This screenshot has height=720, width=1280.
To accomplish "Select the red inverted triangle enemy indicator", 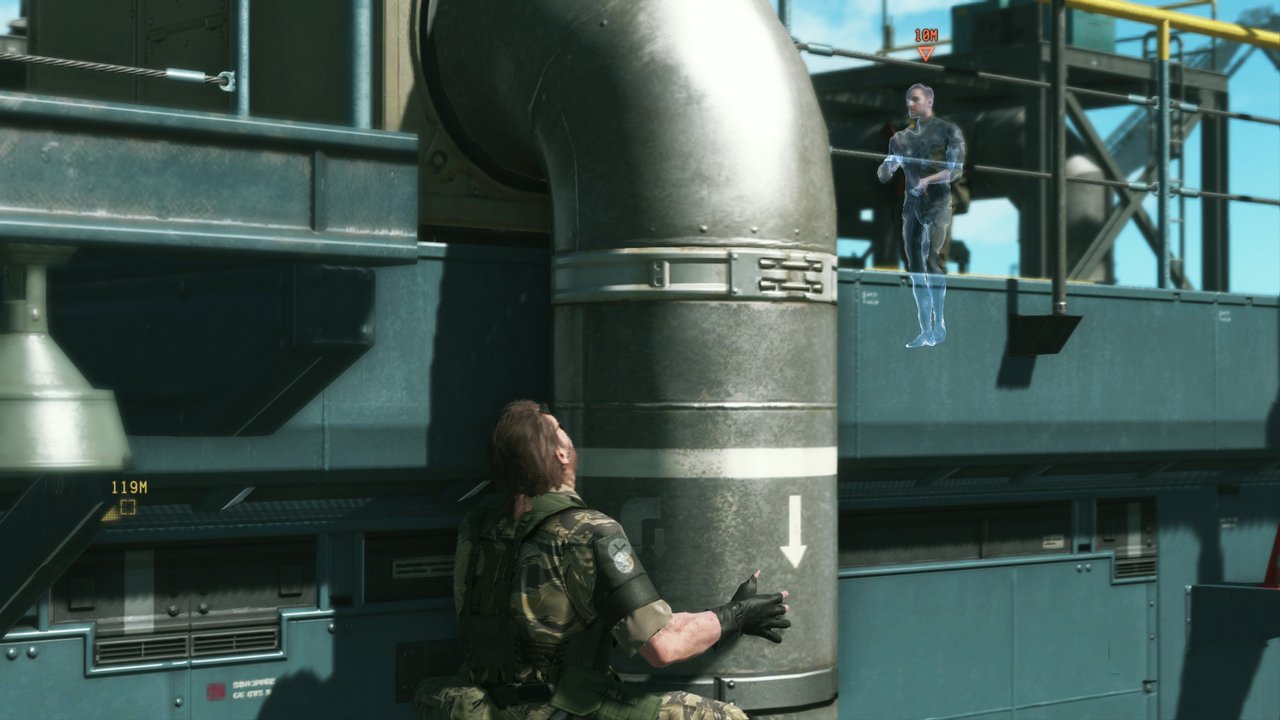I will point(925,52).
